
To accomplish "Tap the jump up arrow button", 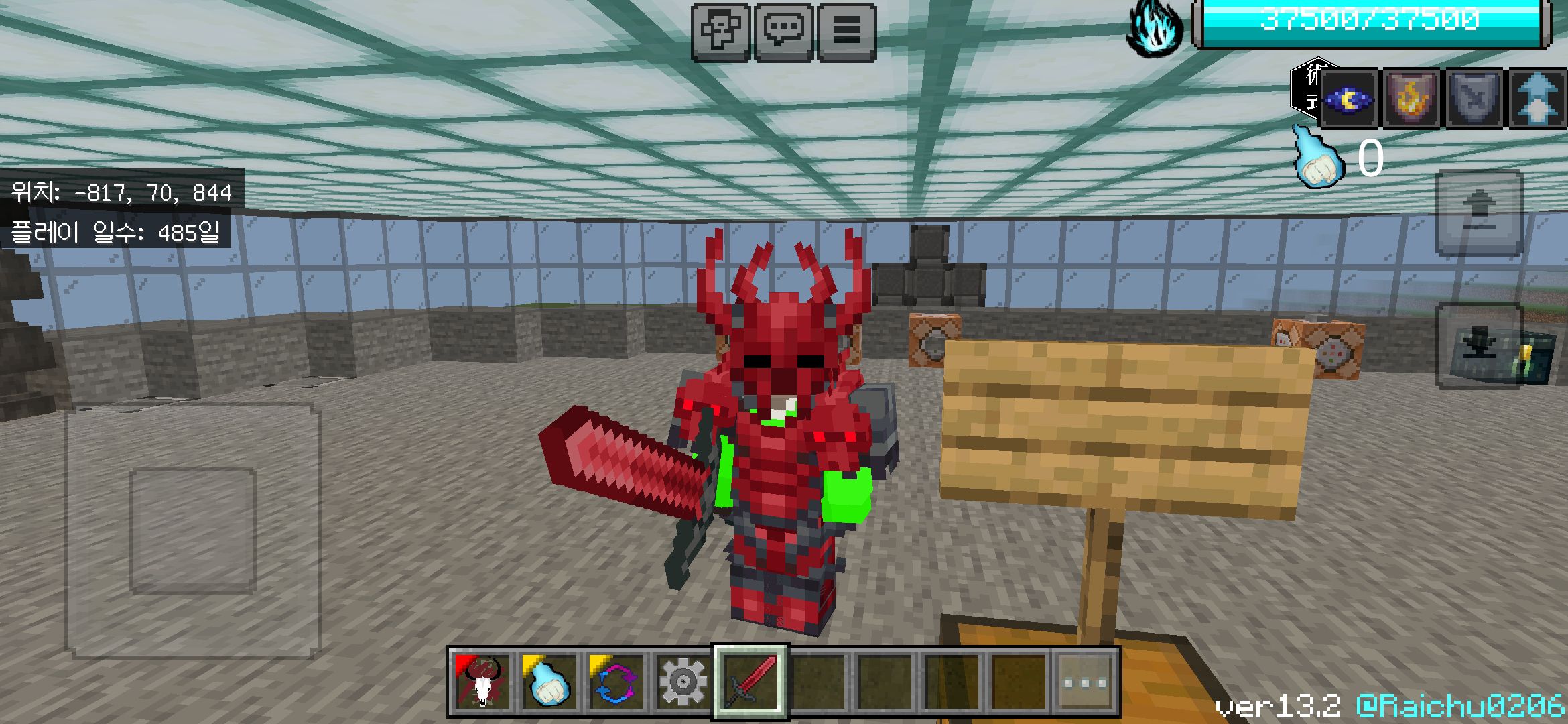I will [x=1479, y=213].
